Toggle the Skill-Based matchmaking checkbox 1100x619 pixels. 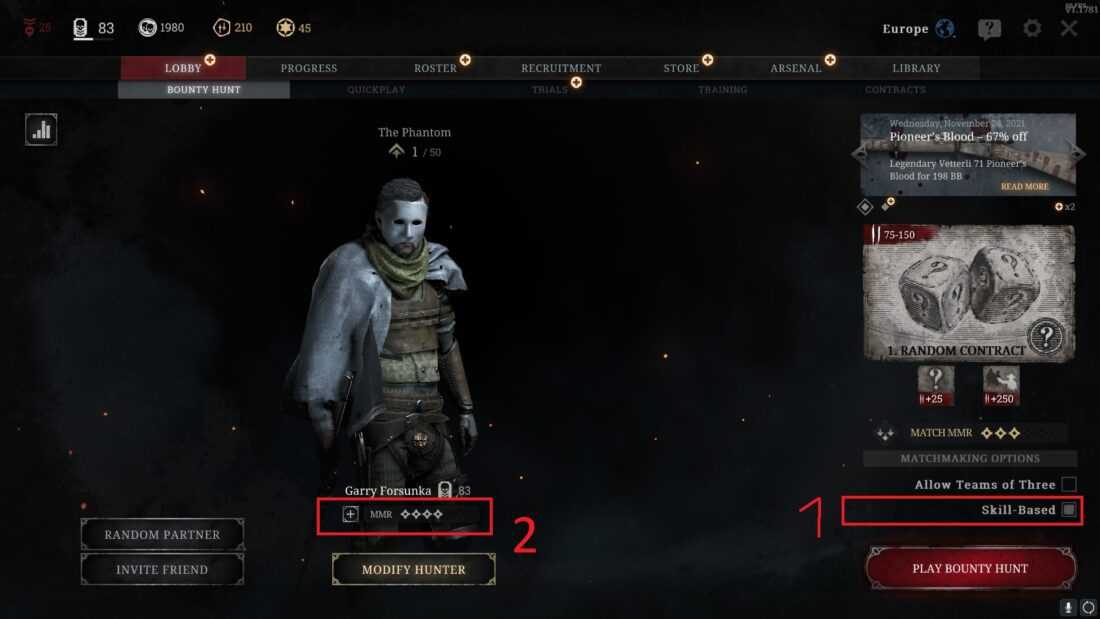tap(1069, 510)
